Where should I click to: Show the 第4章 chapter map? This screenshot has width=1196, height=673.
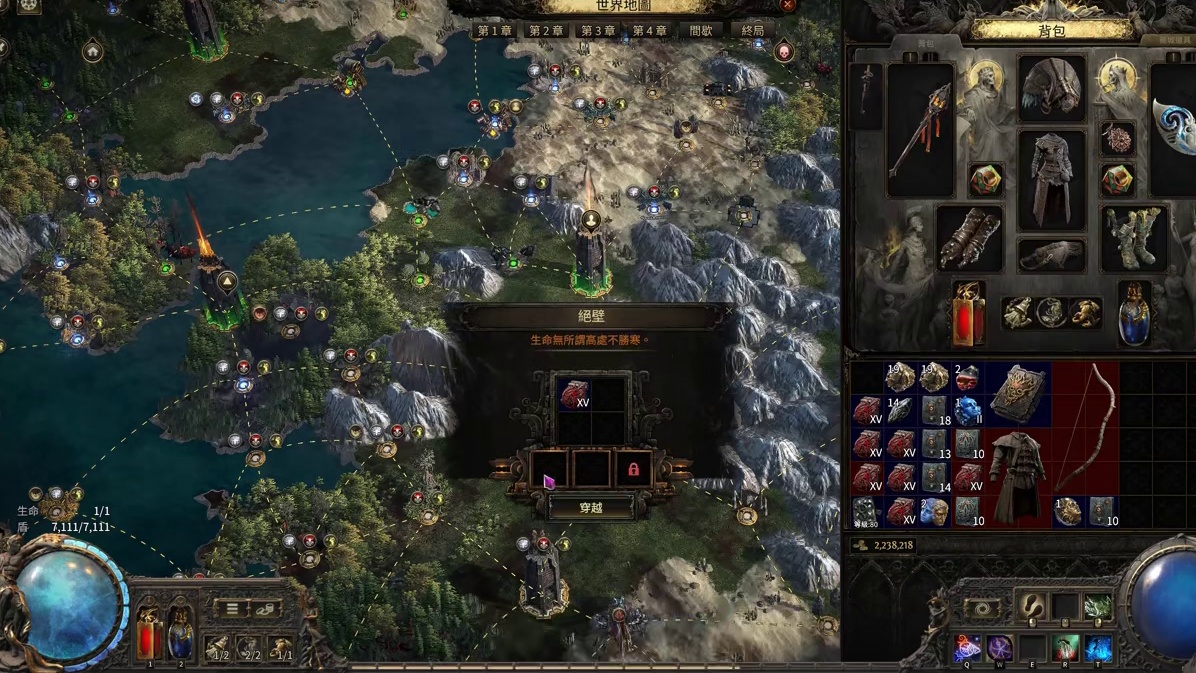point(650,31)
